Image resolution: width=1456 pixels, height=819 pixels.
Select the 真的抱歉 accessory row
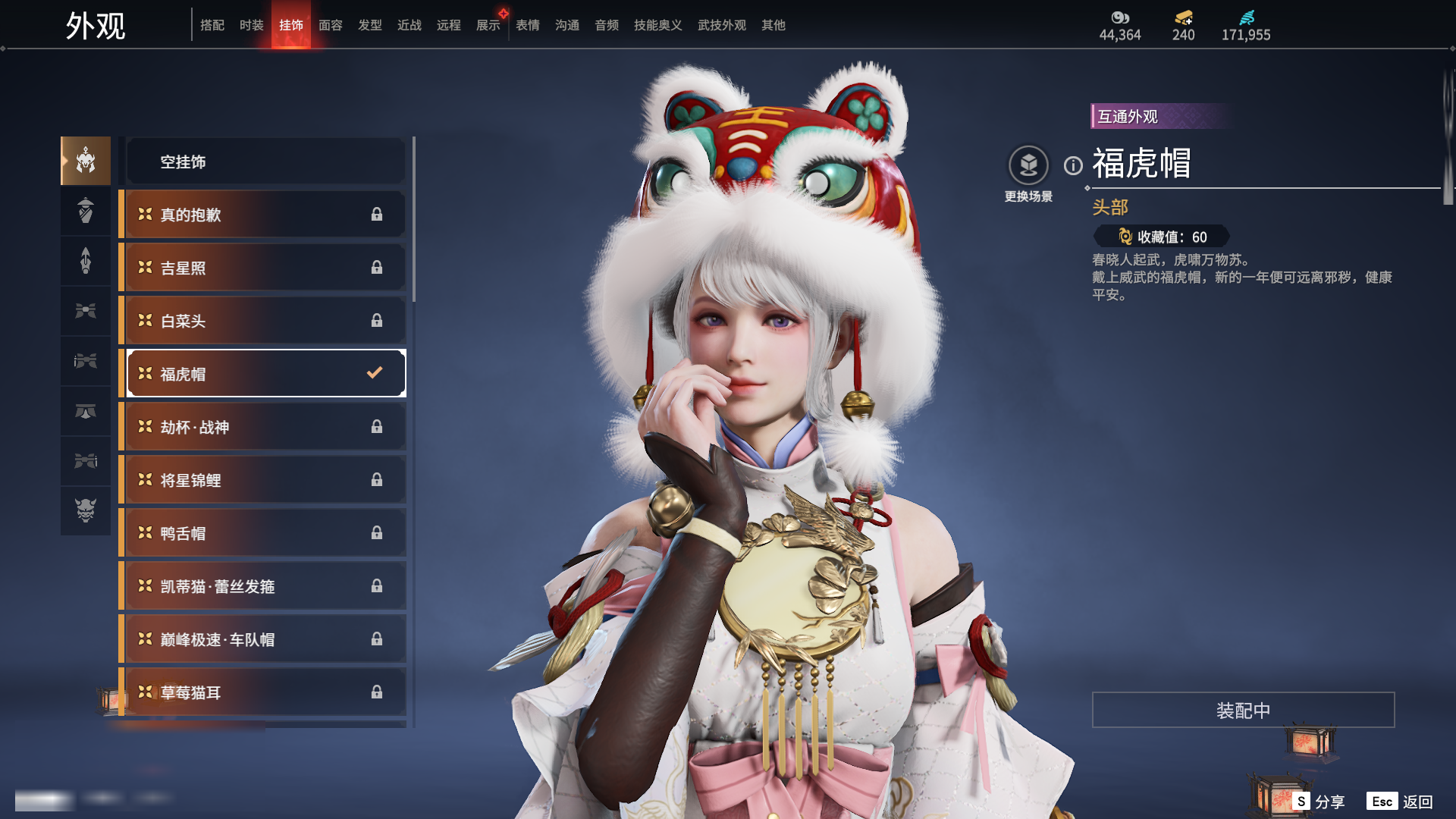[265, 215]
